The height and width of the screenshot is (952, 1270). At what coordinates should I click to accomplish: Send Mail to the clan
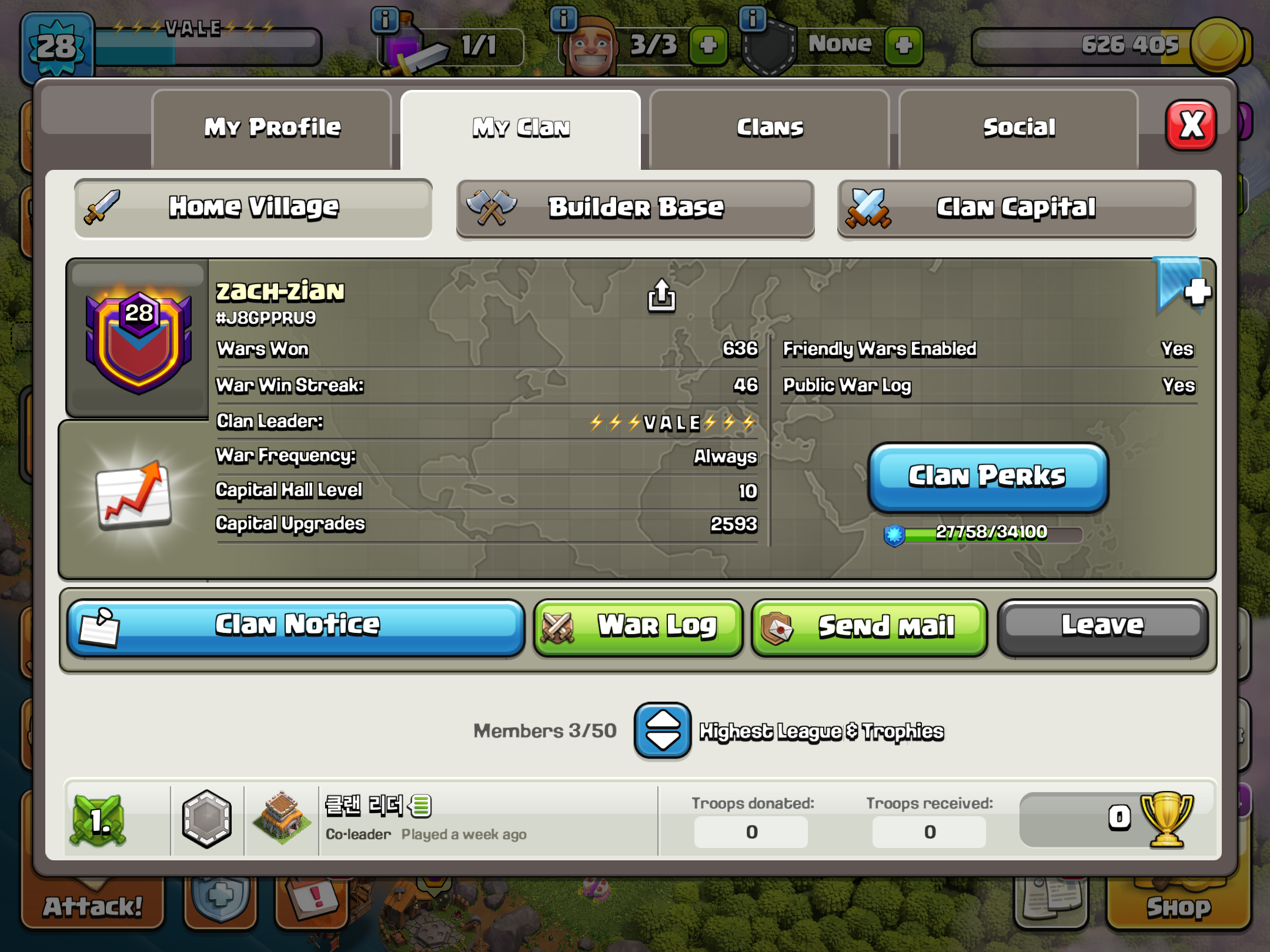869,626
